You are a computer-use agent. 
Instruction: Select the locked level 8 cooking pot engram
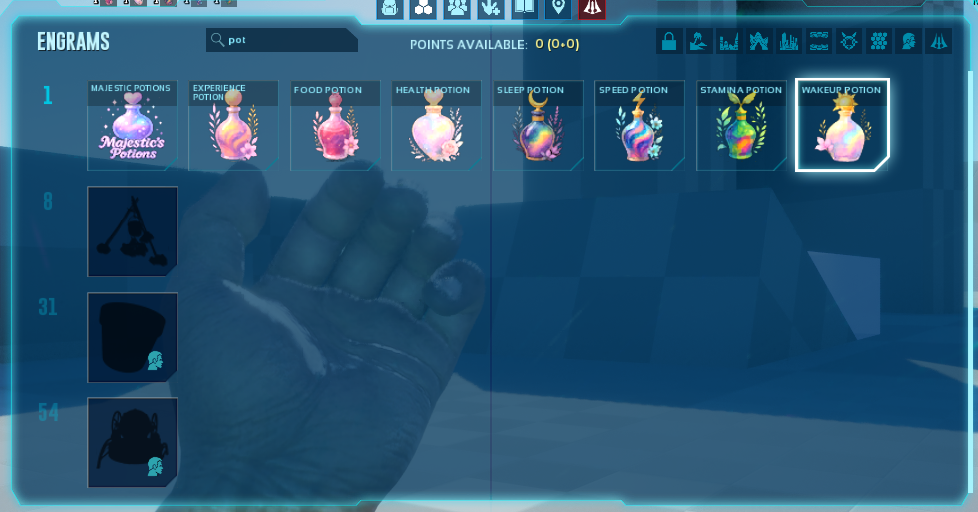tap(132, 231)
